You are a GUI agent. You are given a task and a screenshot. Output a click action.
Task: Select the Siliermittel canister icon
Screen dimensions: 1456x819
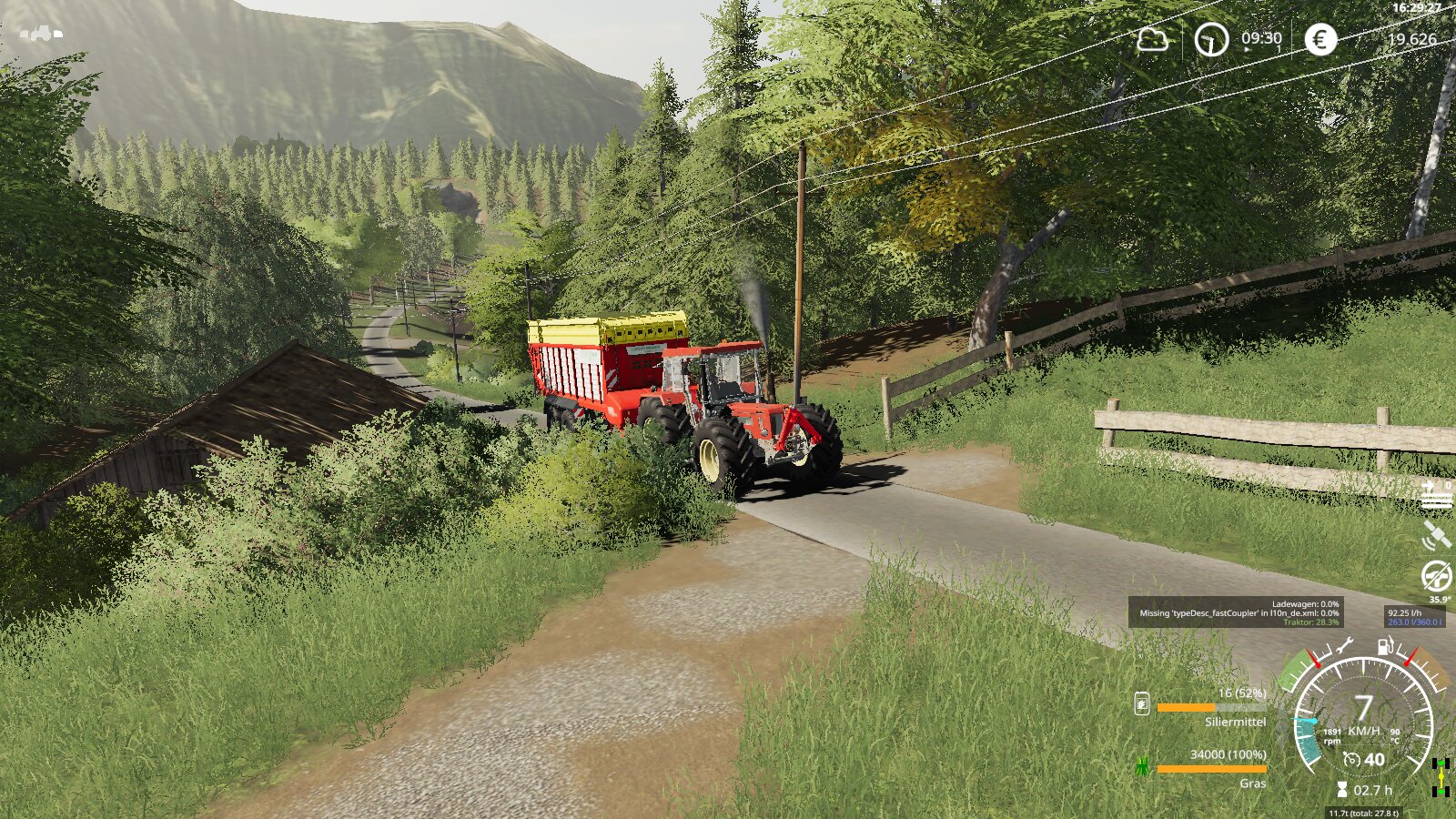click(x=1142, y=703)
